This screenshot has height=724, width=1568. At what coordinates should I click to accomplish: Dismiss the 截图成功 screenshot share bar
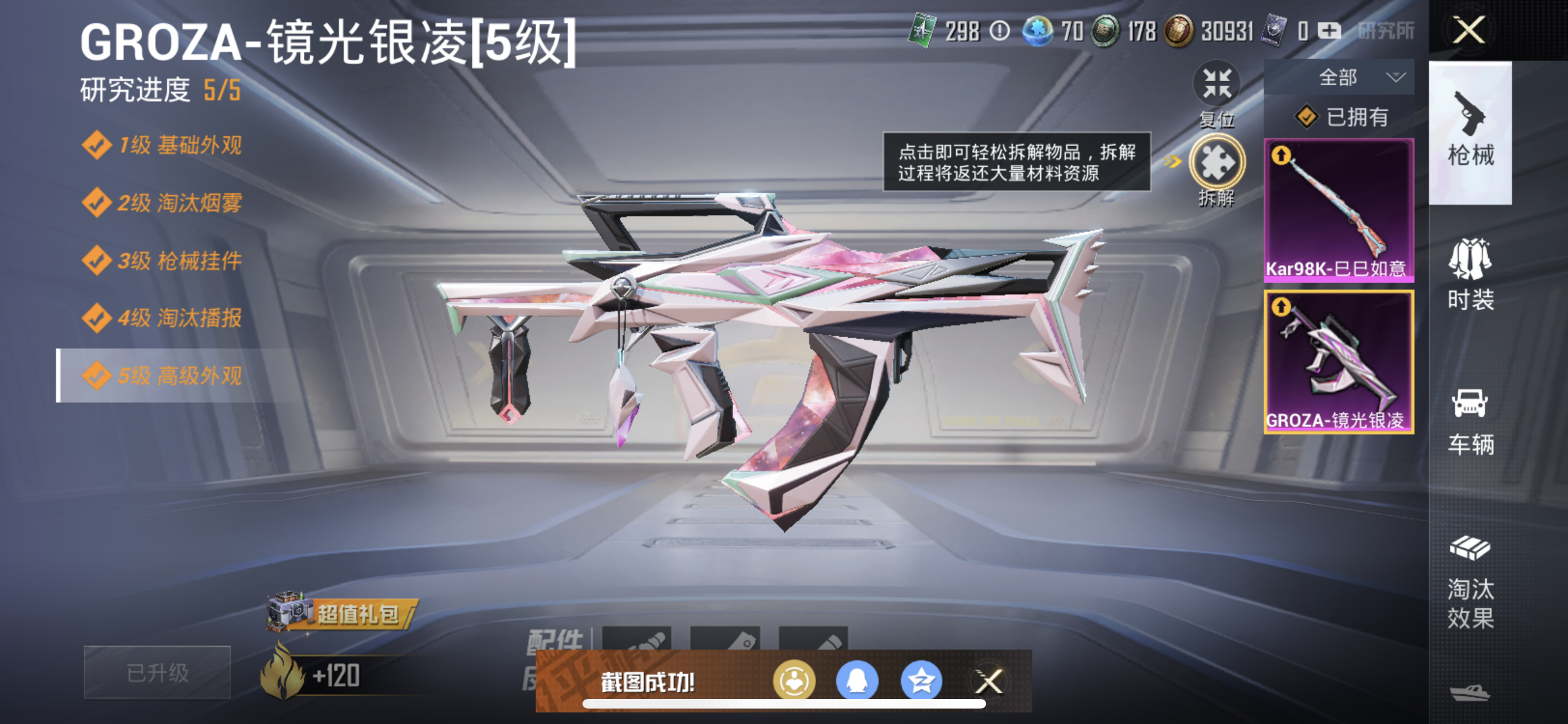pos(989,681)
